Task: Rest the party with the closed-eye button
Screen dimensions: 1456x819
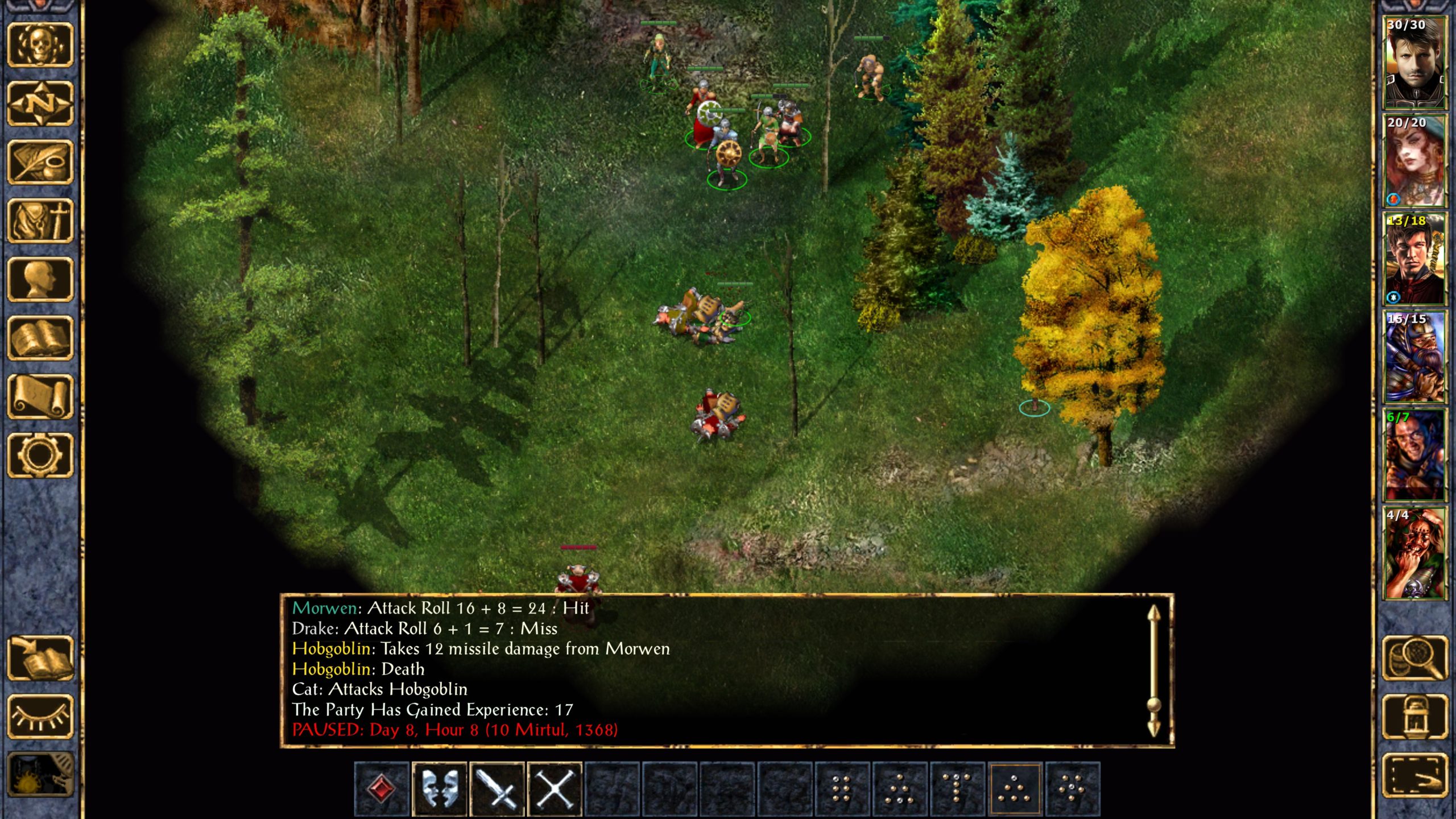Action: [40, 717]
